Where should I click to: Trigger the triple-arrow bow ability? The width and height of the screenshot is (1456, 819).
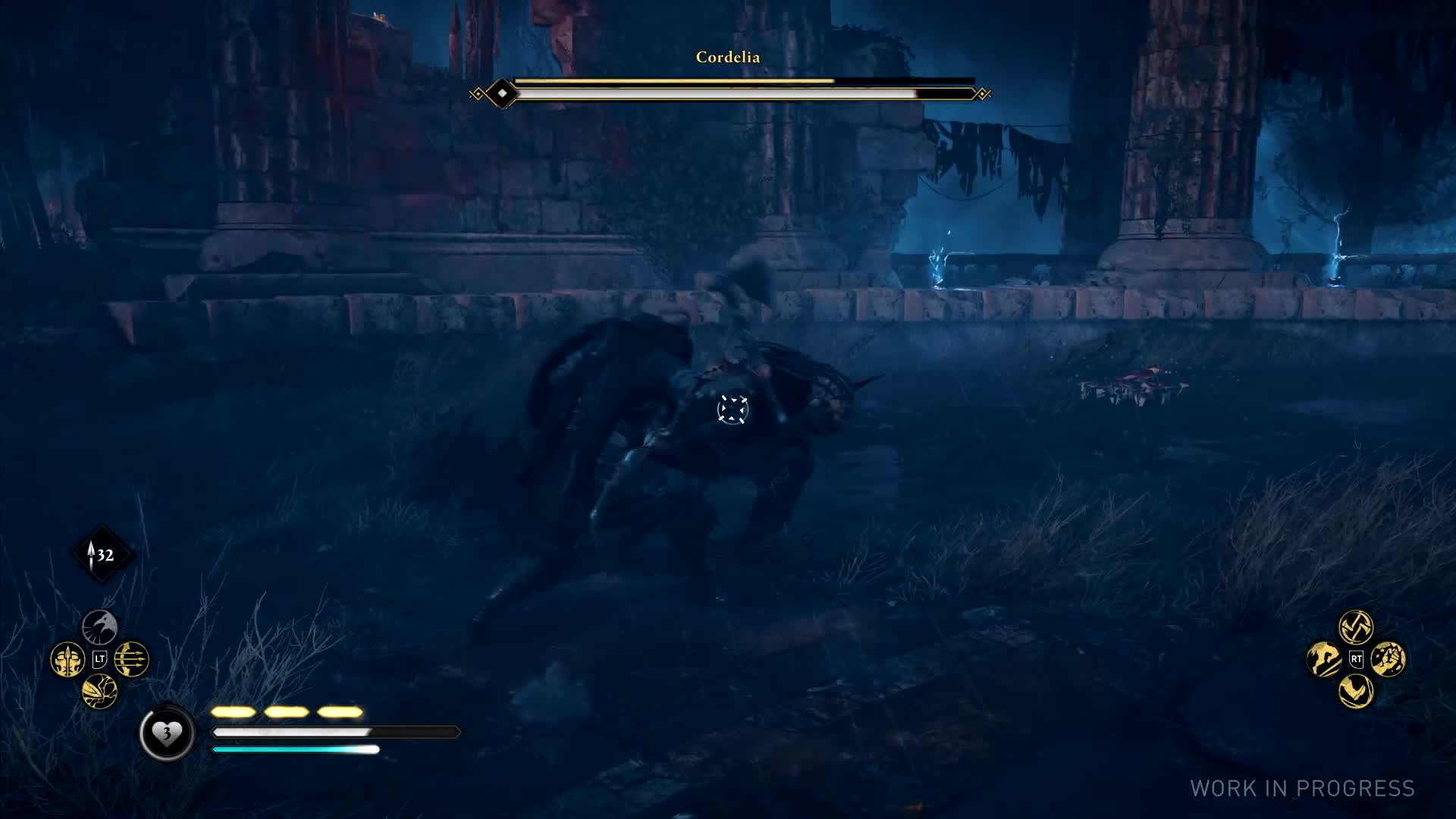coord(132,659)
